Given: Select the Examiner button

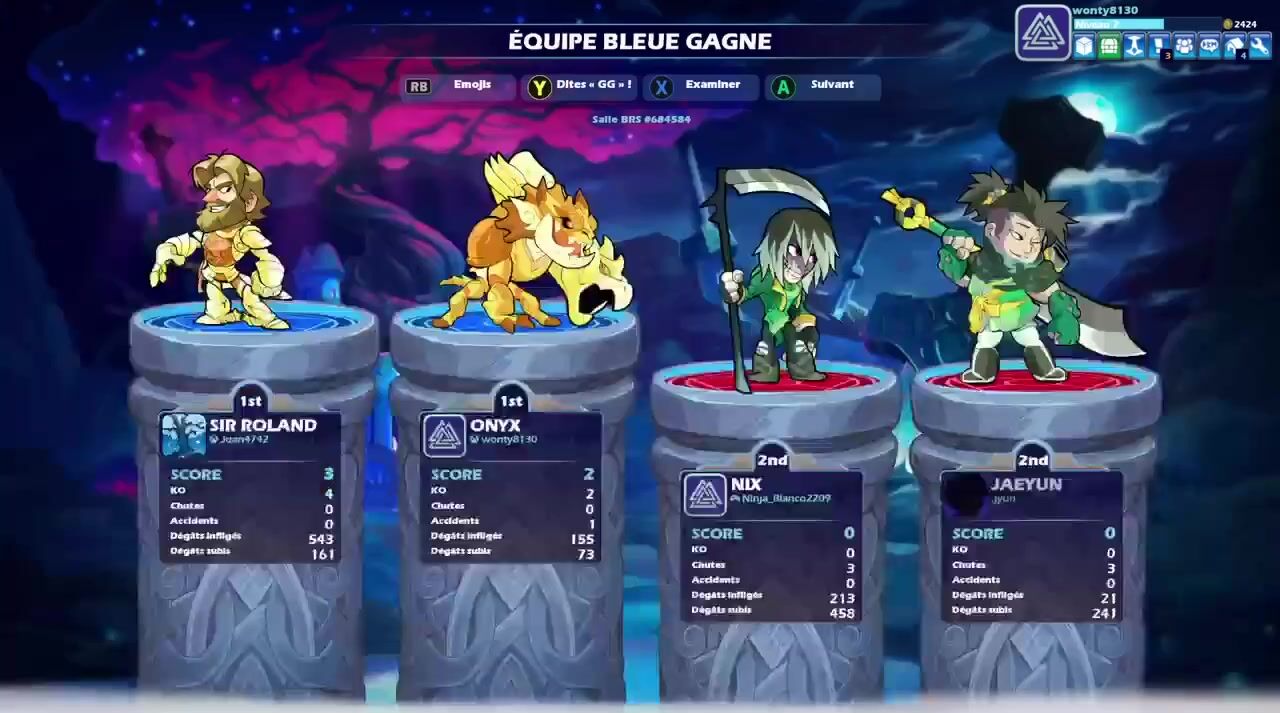Looking at the screenshot, I should click(x=699, y=86).
